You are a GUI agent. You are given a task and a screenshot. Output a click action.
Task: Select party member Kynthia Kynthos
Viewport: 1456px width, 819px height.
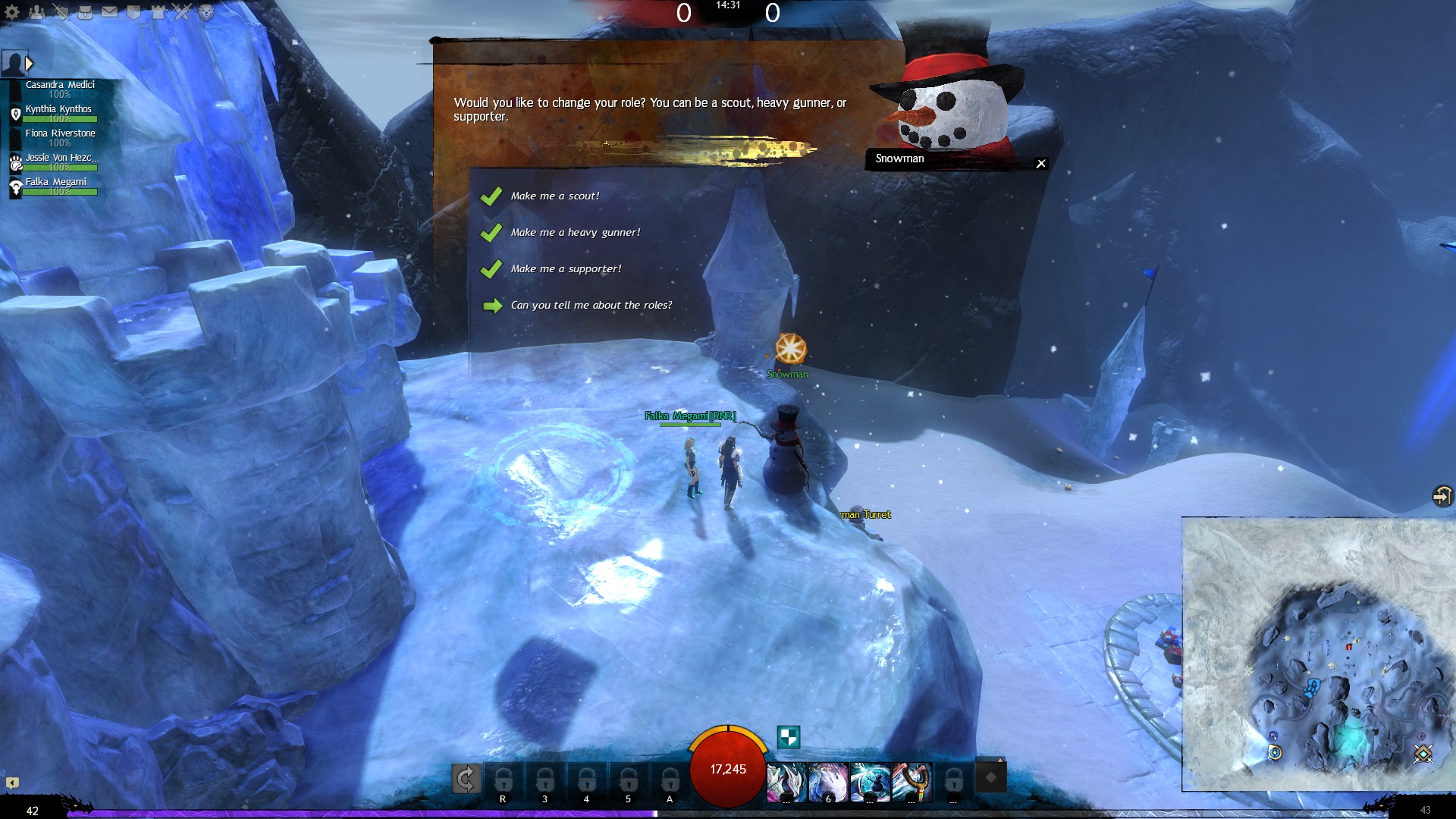coord(58,109)
